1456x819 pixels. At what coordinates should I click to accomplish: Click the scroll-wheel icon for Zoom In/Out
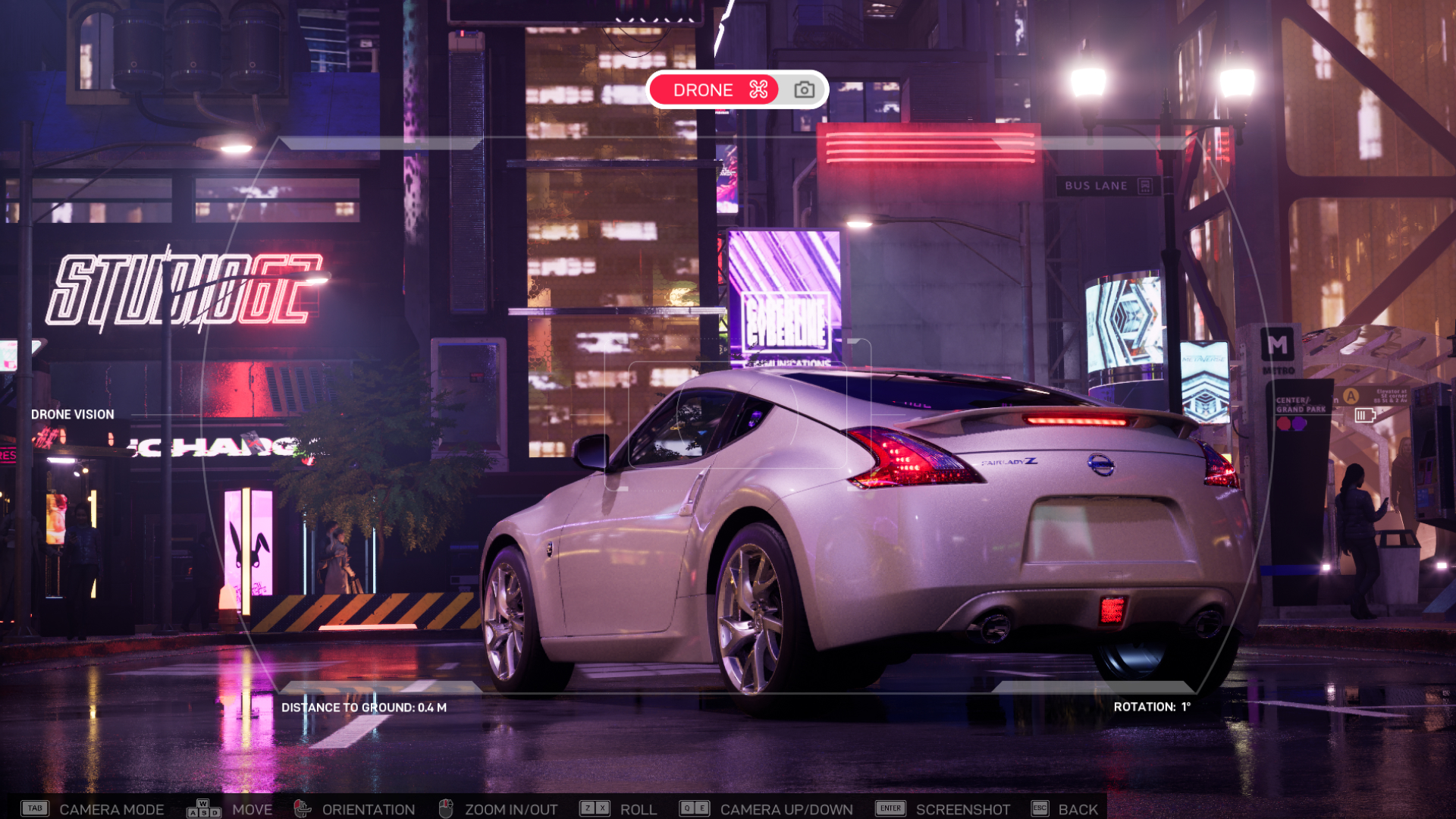point(446,809)
